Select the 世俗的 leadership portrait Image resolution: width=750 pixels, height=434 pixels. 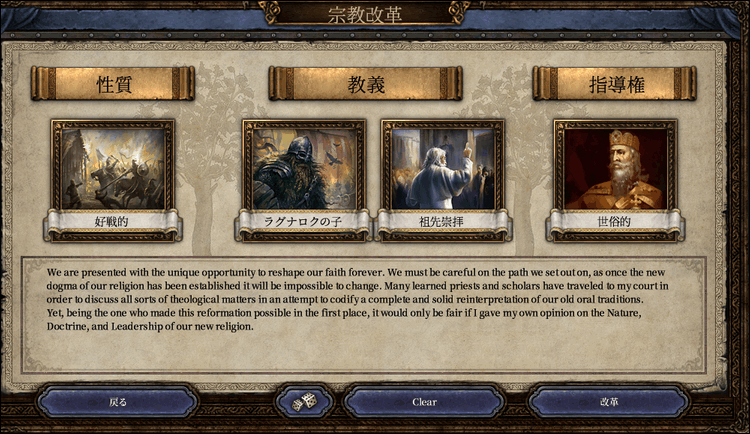[615, 168]
